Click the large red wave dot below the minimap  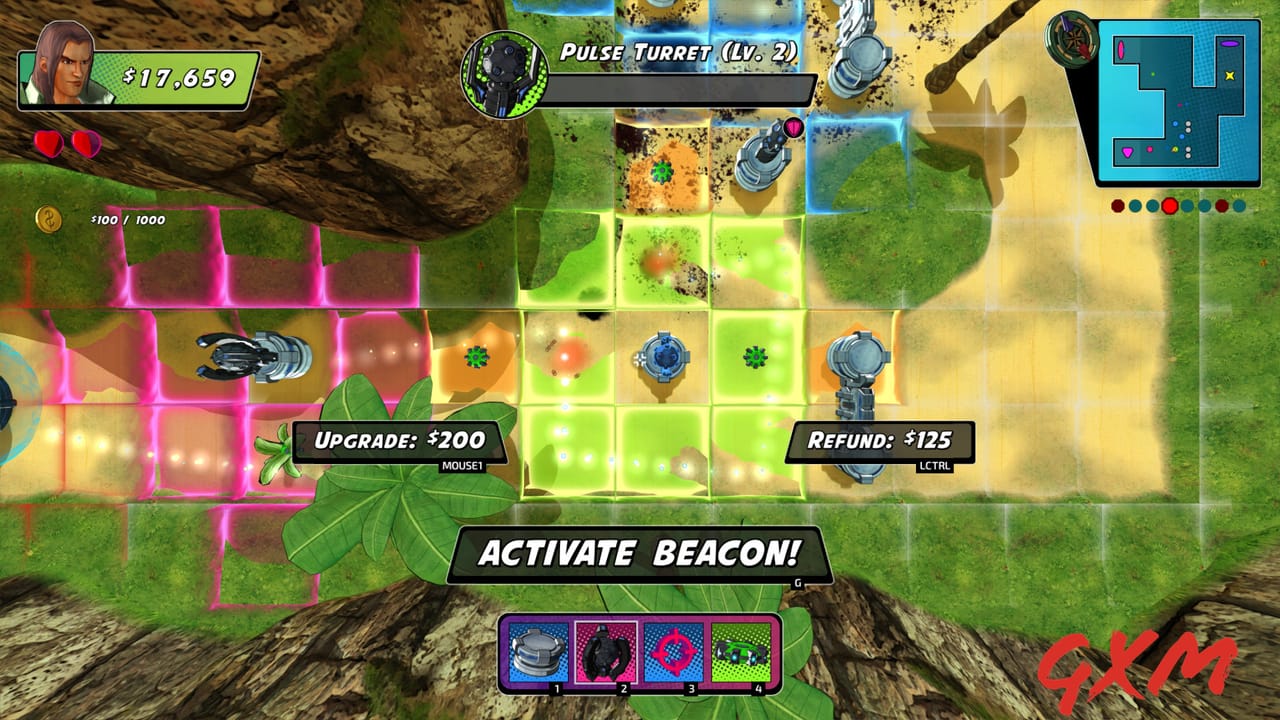[x=1168, y=203]
